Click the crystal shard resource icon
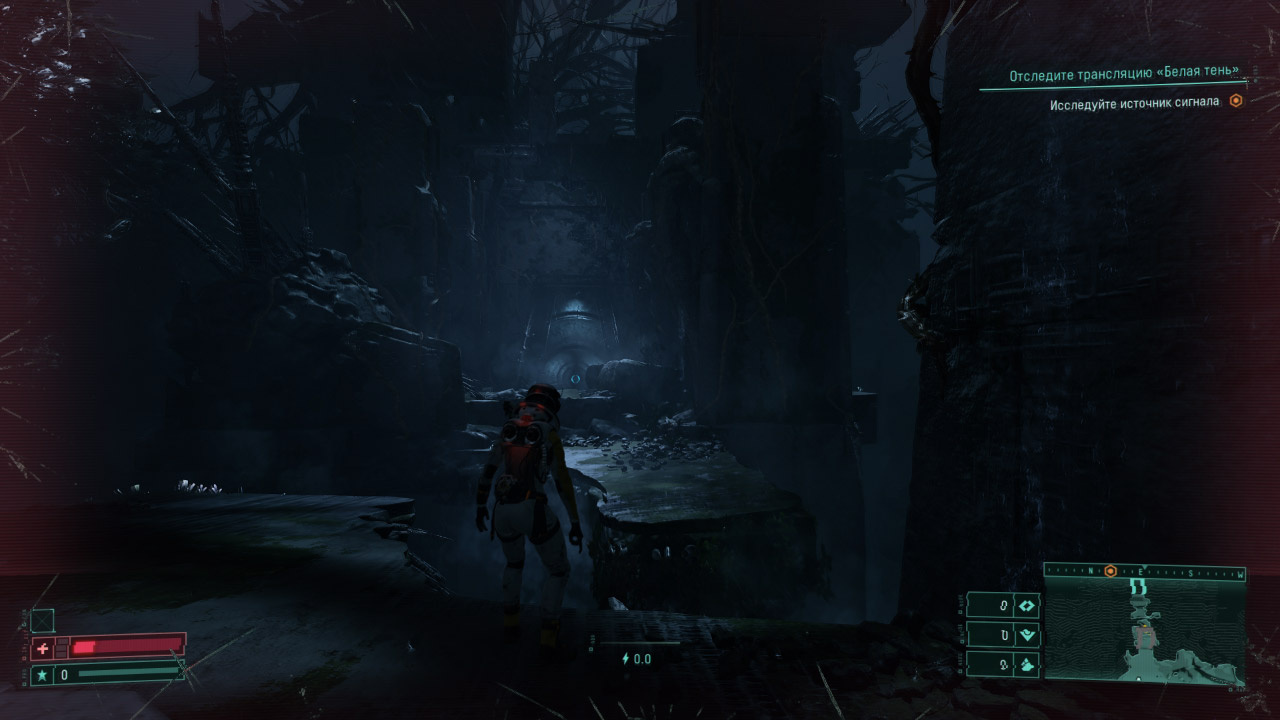This screenshot has width=1280, height=720. [x=1027, y=664]
